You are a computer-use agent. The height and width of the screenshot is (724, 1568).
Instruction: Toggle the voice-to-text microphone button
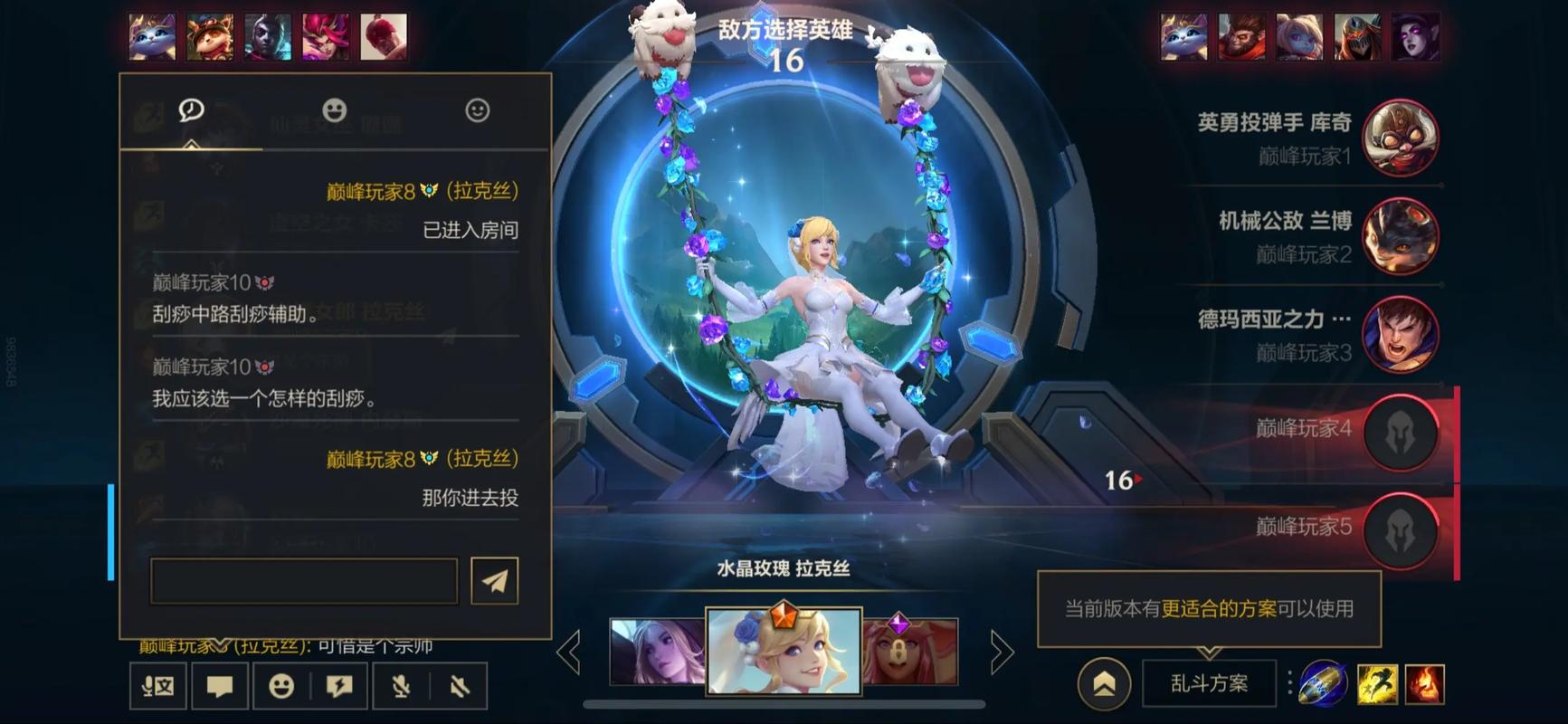[x=158, y=686]
